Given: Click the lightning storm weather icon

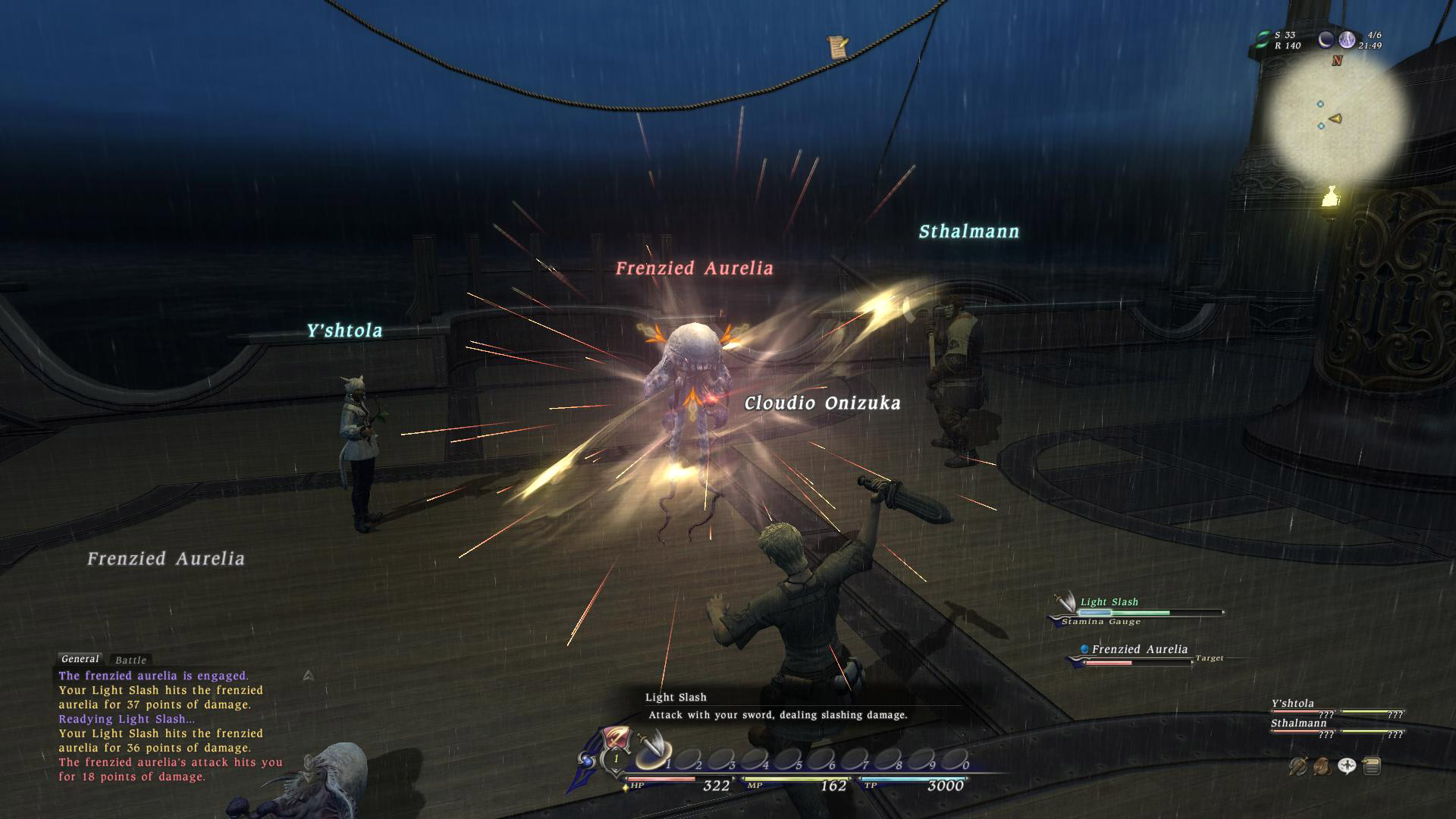Looking at the screenshot, I should [1347, 40].
